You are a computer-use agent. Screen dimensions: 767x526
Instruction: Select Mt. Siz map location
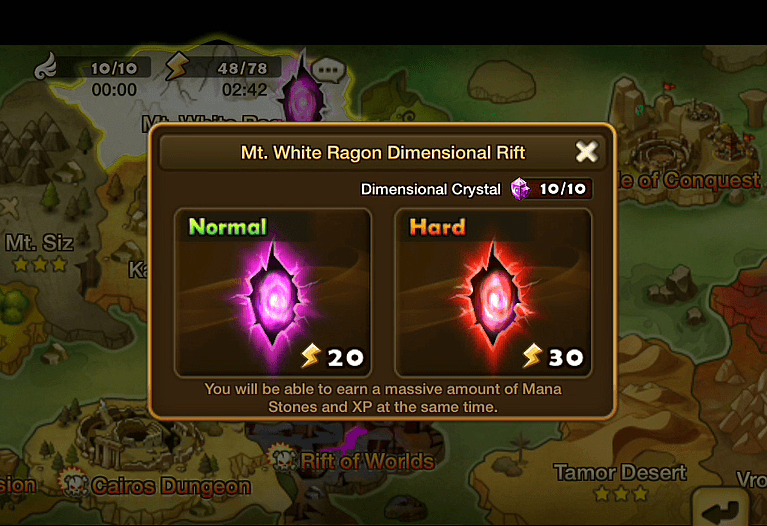(40, 243)
